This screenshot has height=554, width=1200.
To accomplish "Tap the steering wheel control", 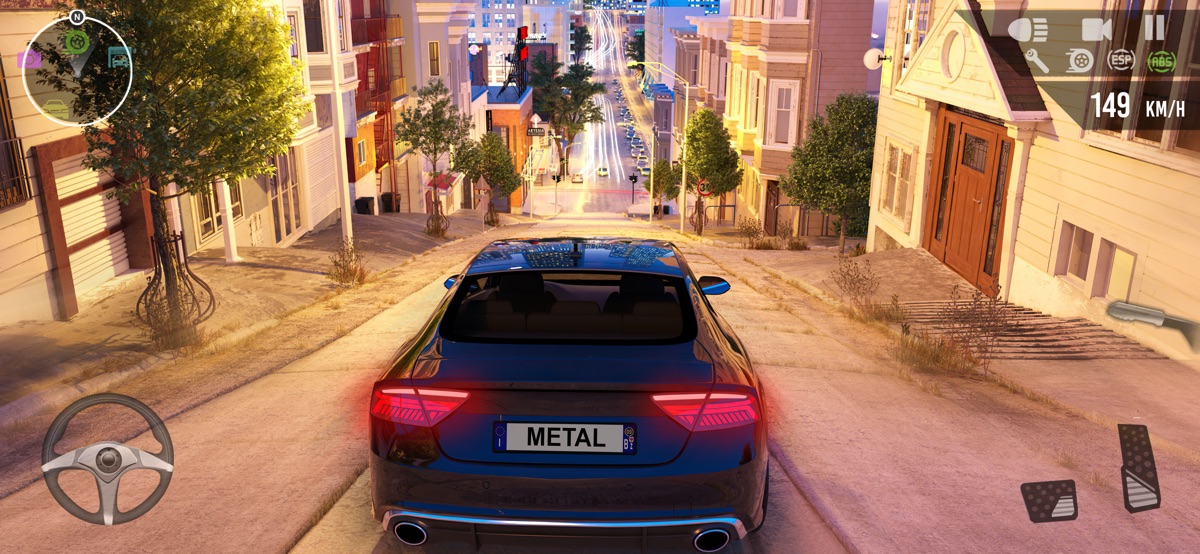I will (107, 459).
